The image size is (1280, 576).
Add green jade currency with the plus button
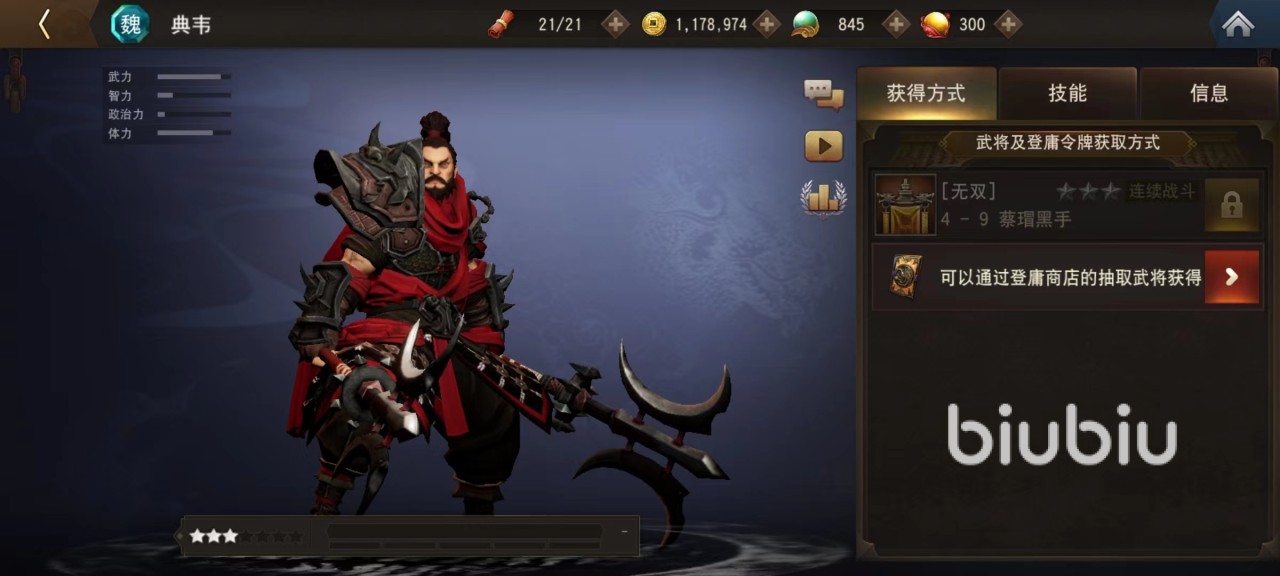point(896,24)
